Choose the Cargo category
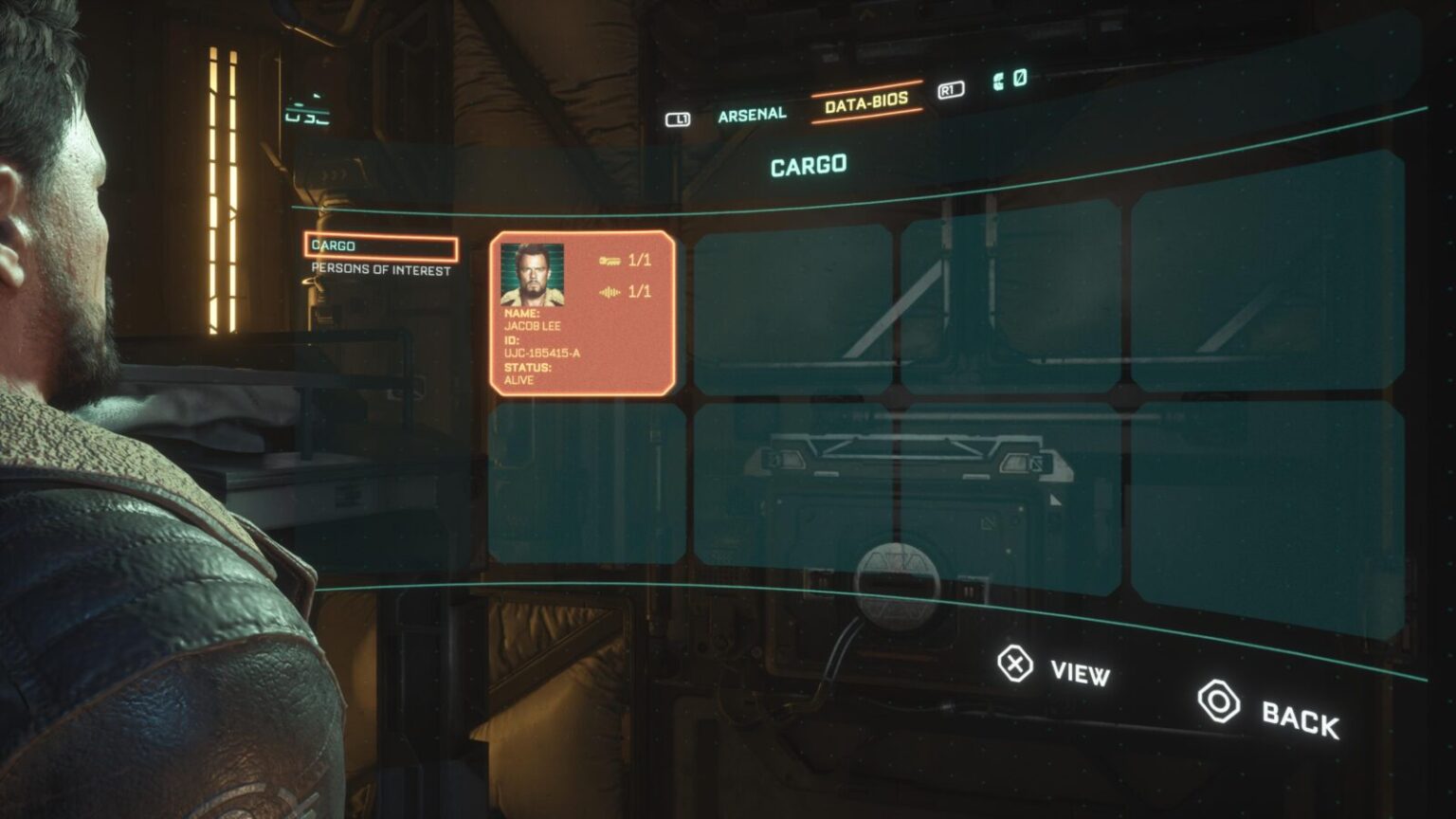The width and height of the screenshot is (1456, 819). pos(381,246)
